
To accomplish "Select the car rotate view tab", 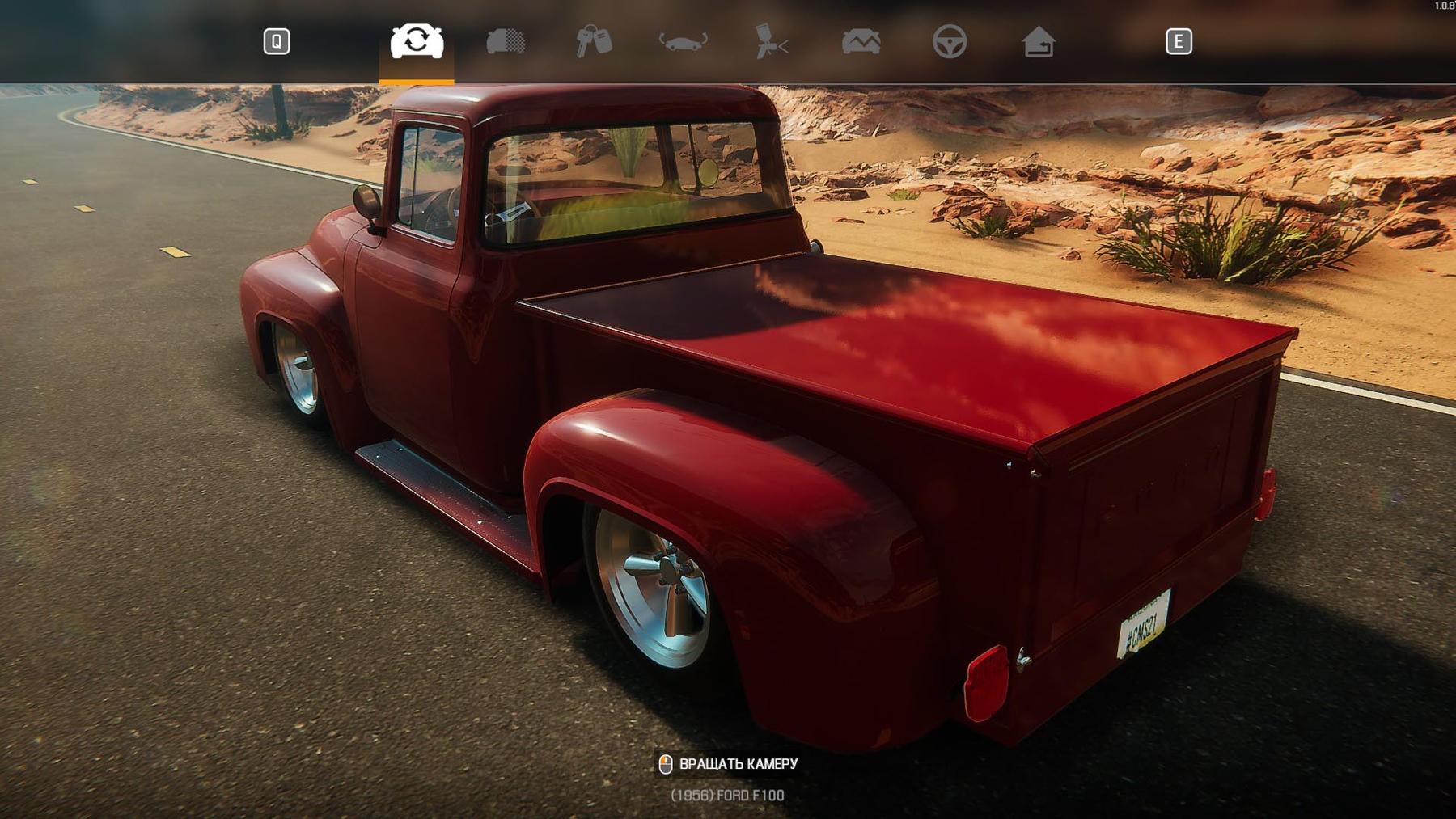I will pyautogui.click(x=417, y=41).
